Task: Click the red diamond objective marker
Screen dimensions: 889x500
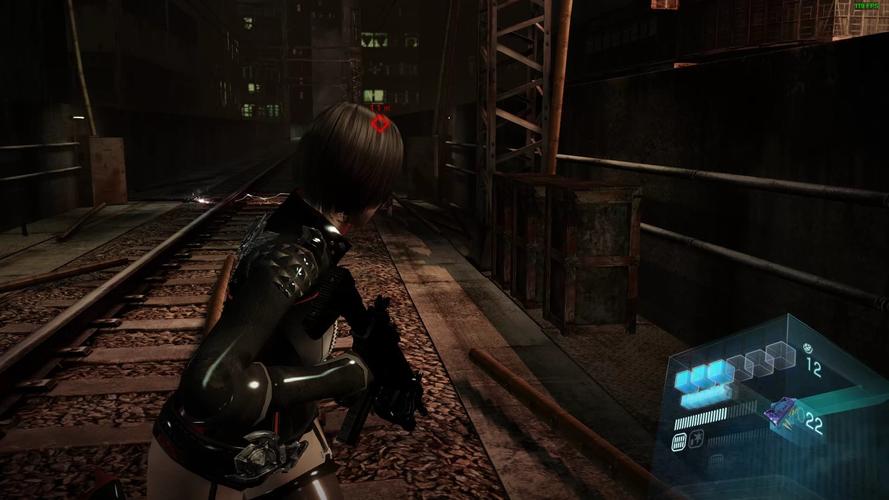Action: coord(380,123)
